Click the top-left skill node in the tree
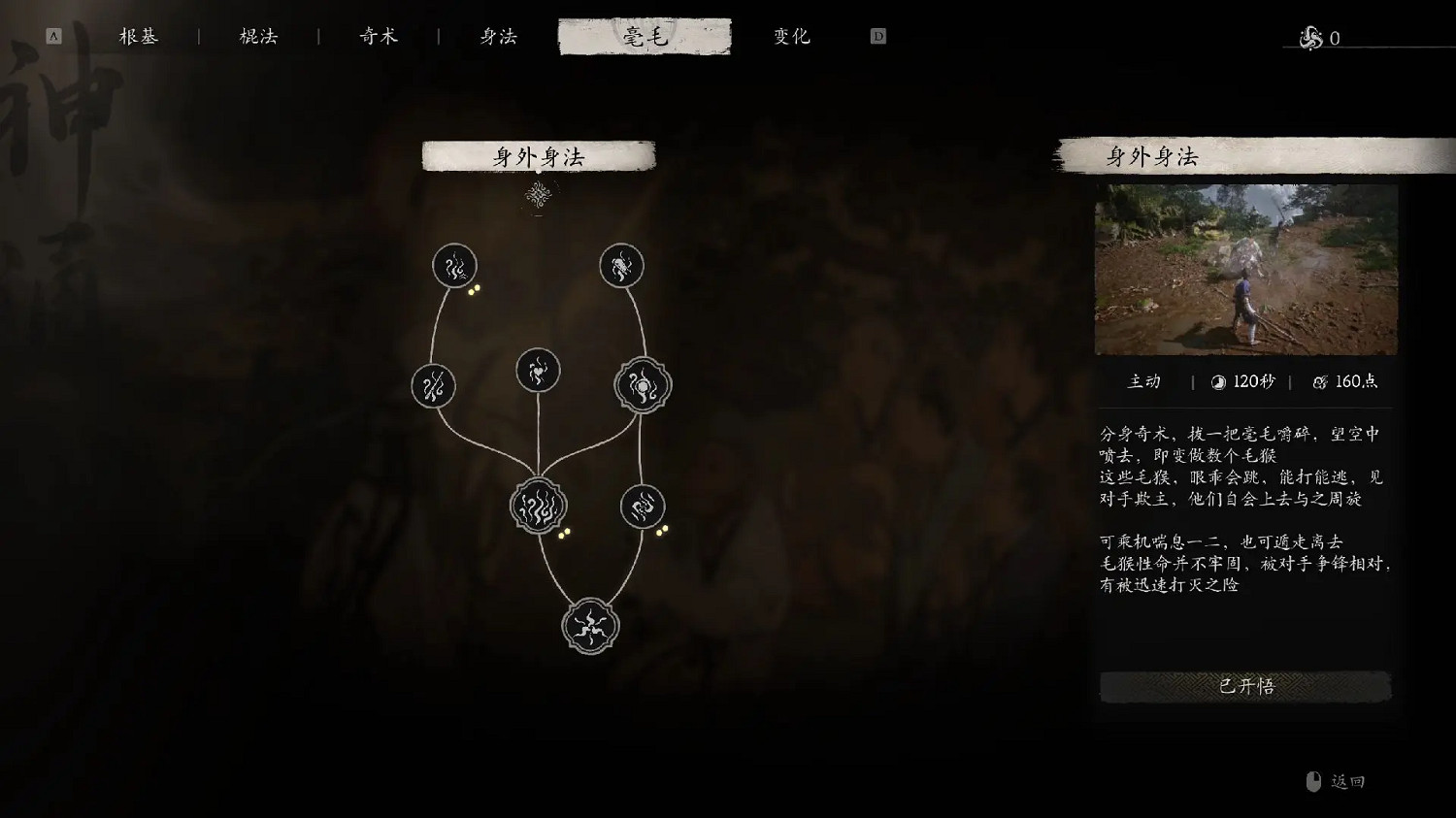1456x818 pixels. pyautogui.click(x=454, y=265)
